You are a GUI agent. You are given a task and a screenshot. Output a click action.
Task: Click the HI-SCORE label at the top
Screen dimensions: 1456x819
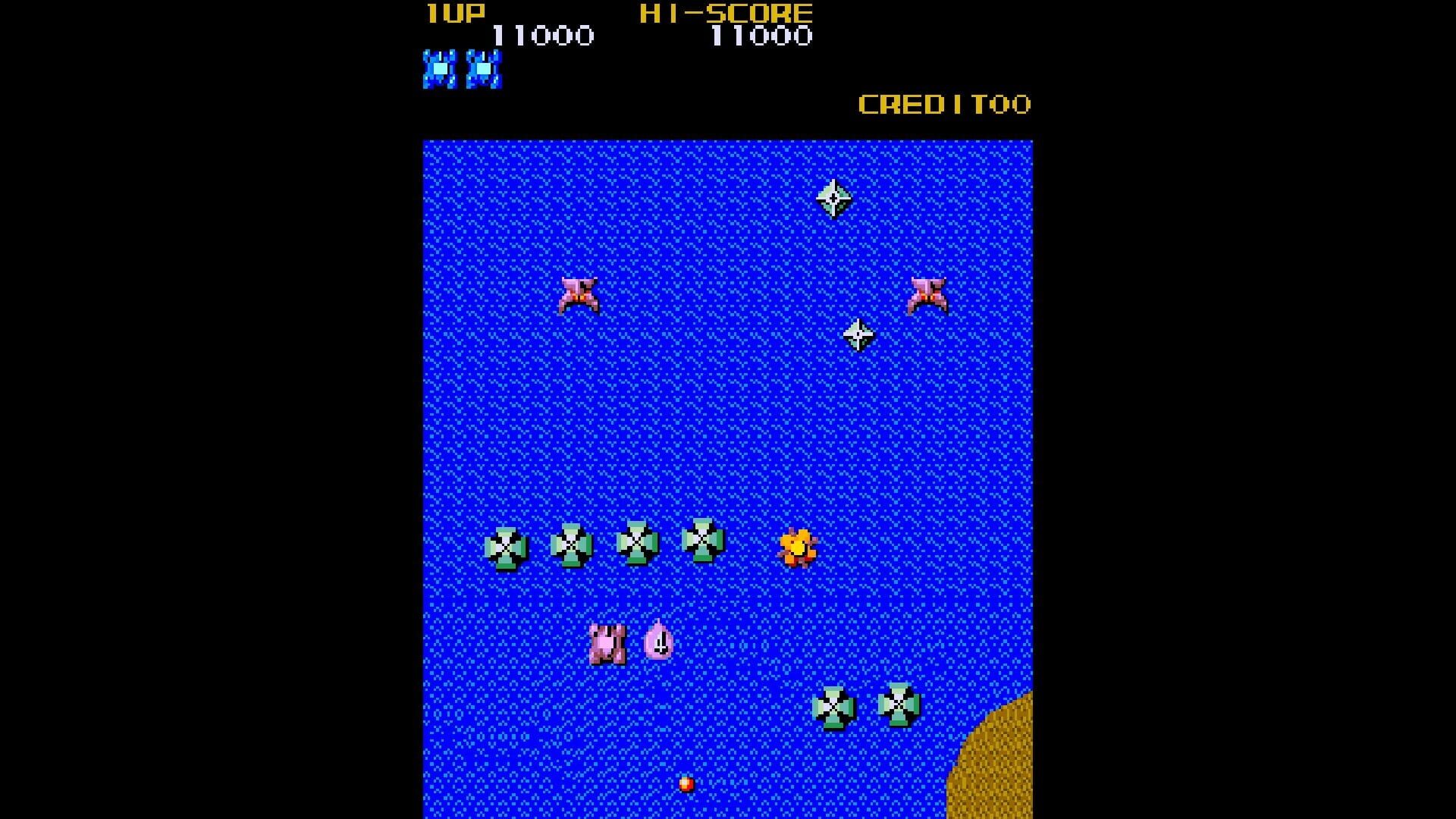click(x=724, y=12)
